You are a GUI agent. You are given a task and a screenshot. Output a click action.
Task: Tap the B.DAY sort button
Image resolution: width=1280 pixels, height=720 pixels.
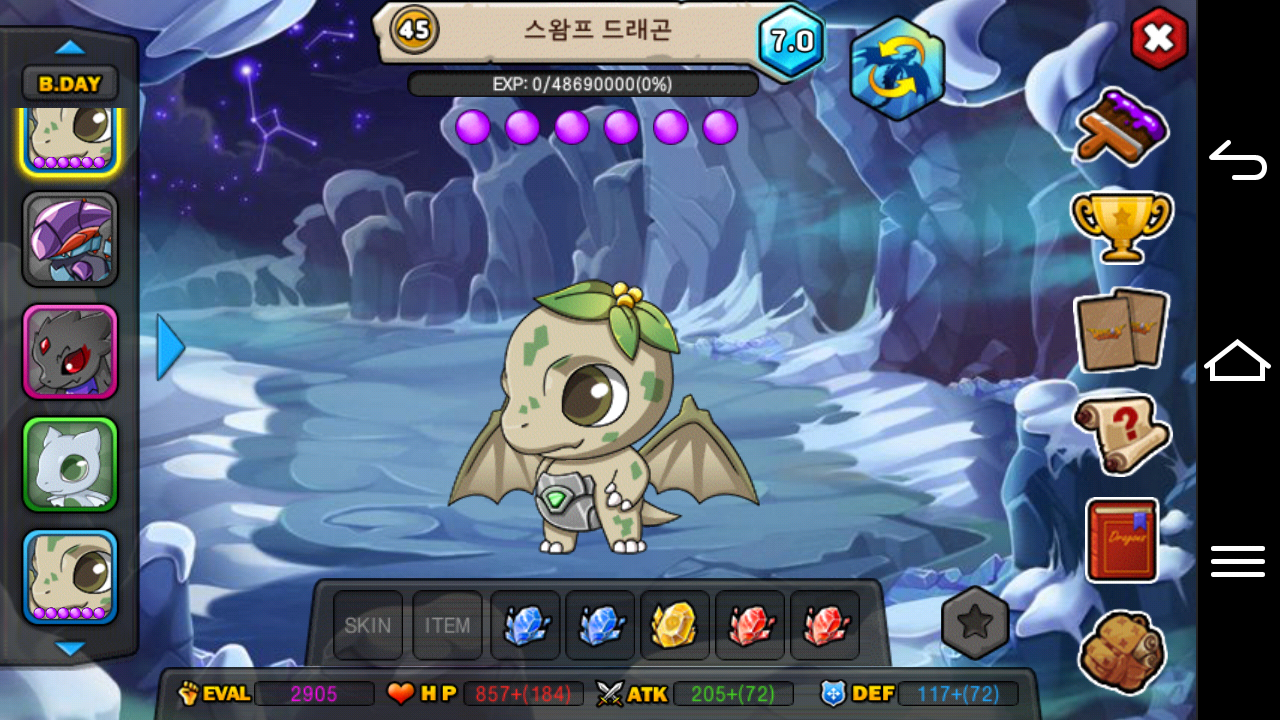click(70, 84)
